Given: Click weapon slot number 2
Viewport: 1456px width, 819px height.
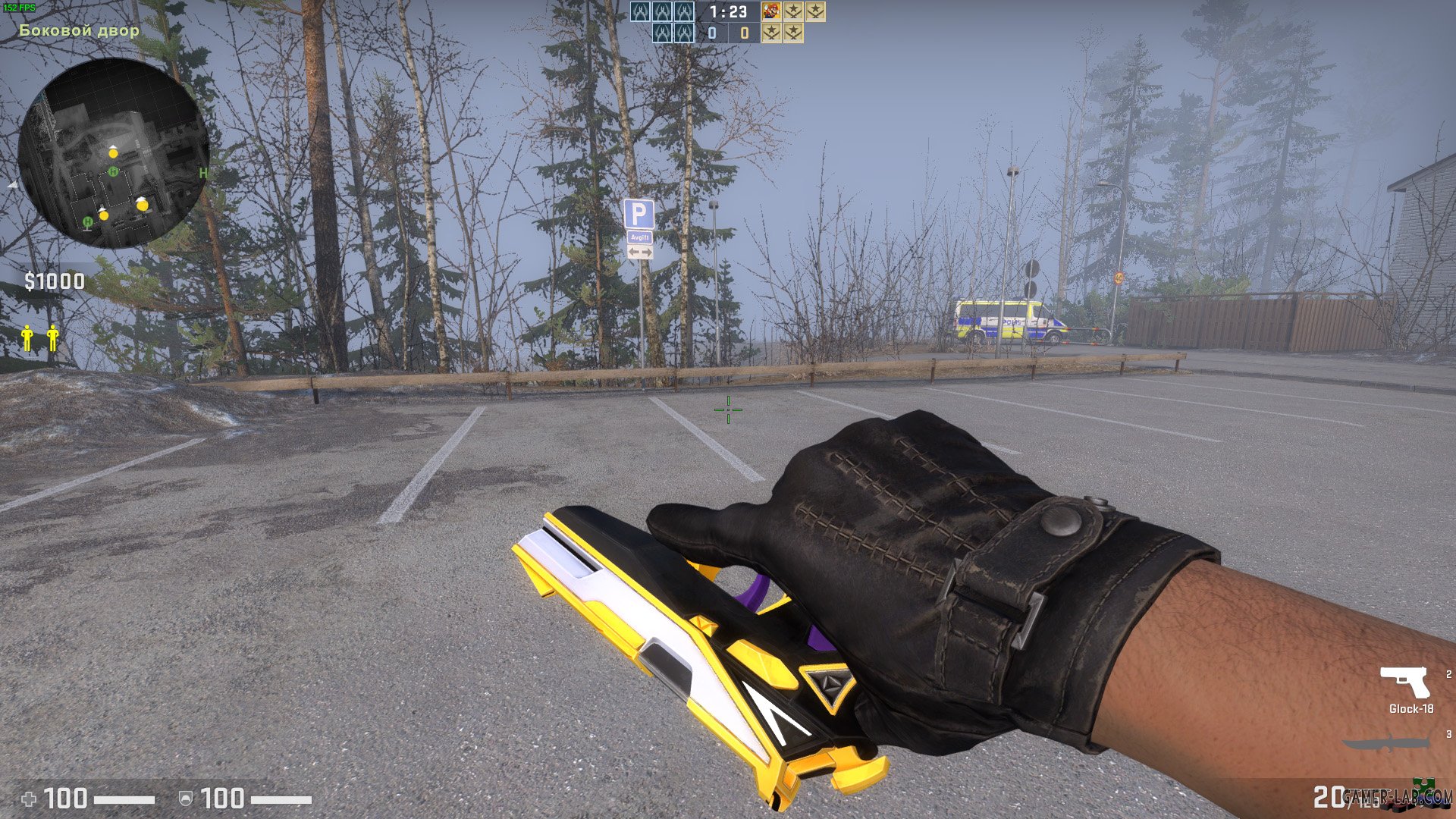Looking at the screenshot, I should (1448, 674).
